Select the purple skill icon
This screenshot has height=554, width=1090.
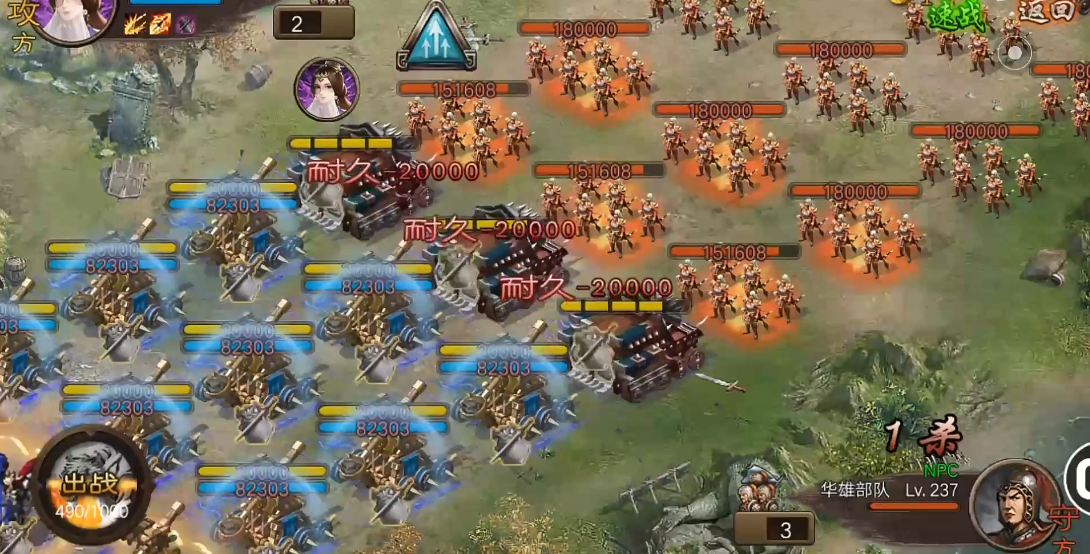point(185,25)
